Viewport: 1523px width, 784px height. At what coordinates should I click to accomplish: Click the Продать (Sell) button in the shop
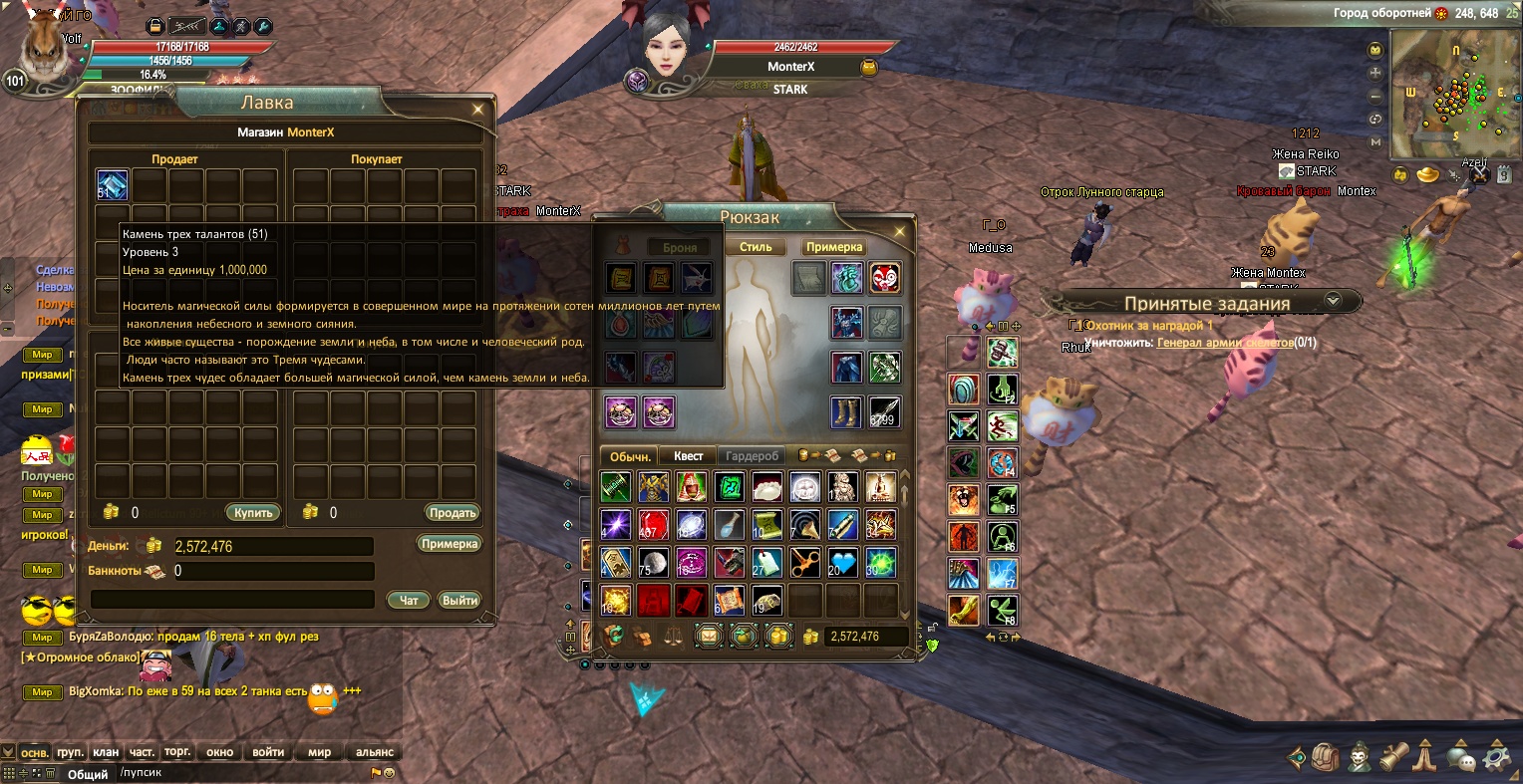click(453, 513)
